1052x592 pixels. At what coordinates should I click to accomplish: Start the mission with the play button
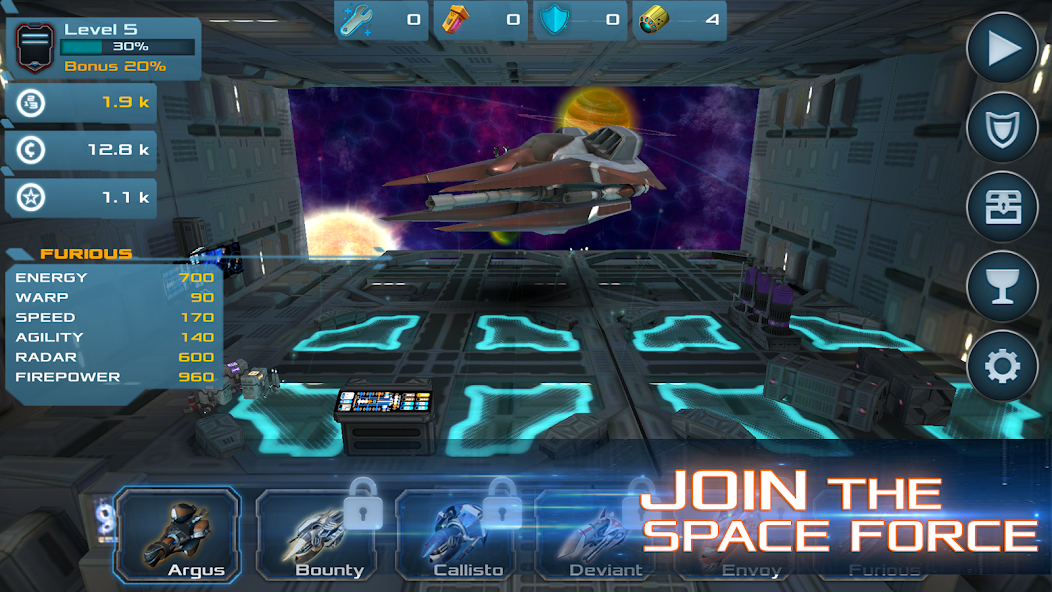click(x=1001, y=49)
